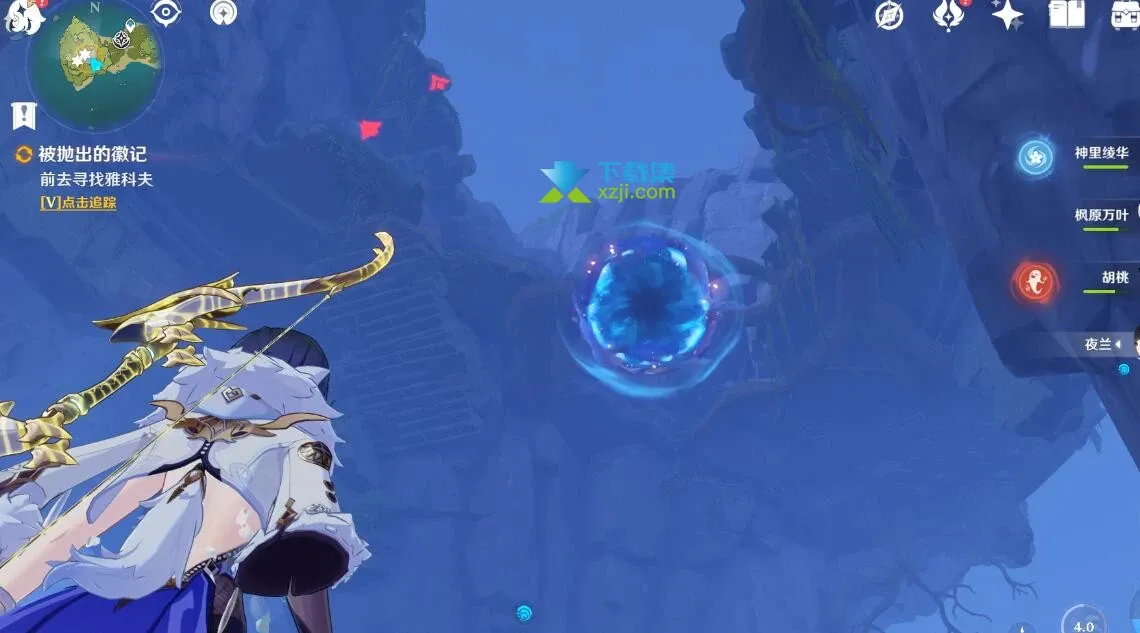
Task: Toggle the eye-shaped Elemental Sight icon
Action: [x=166, y=11]
